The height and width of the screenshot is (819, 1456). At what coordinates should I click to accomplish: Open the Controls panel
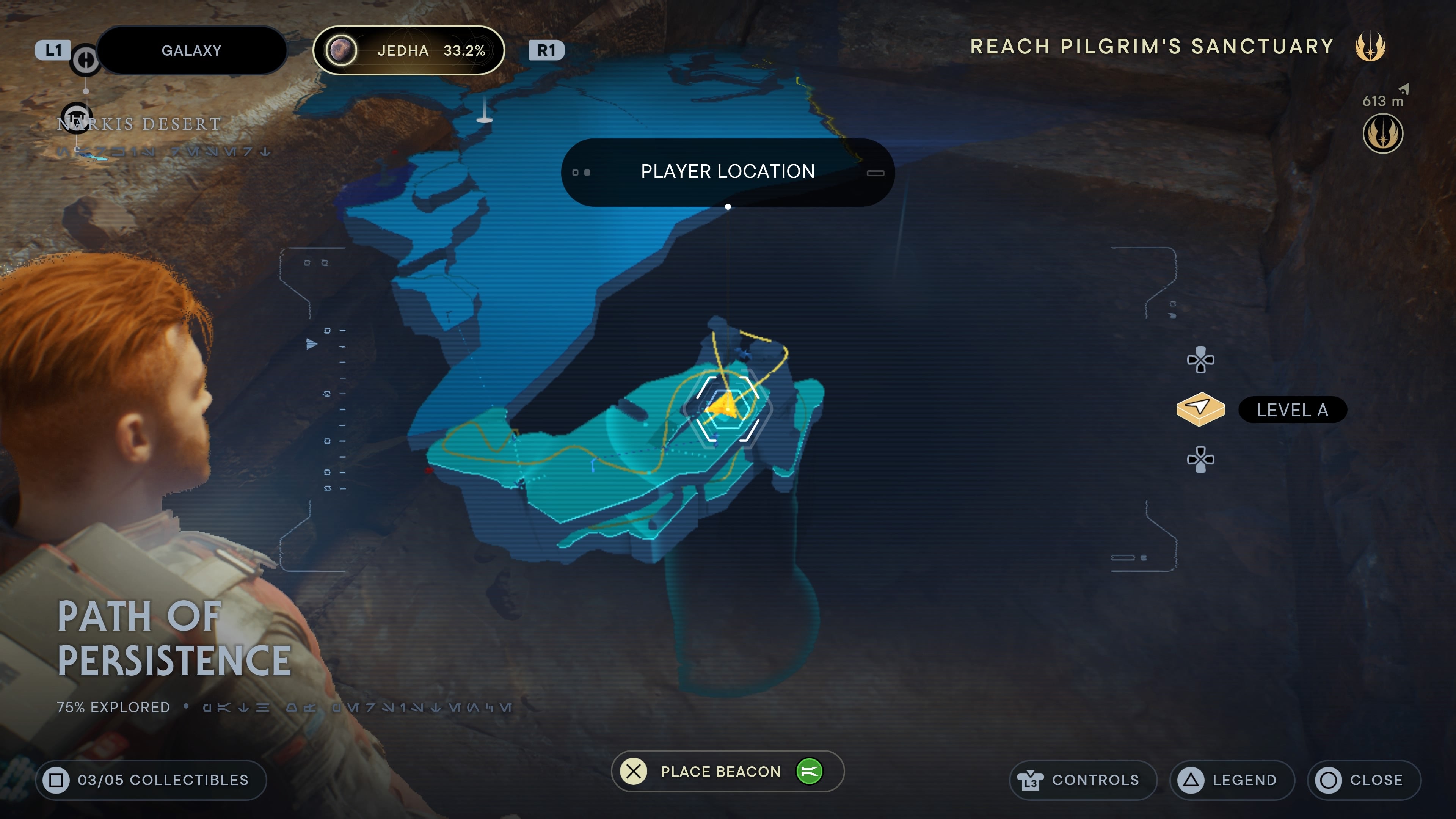(x=1083, y=780)
